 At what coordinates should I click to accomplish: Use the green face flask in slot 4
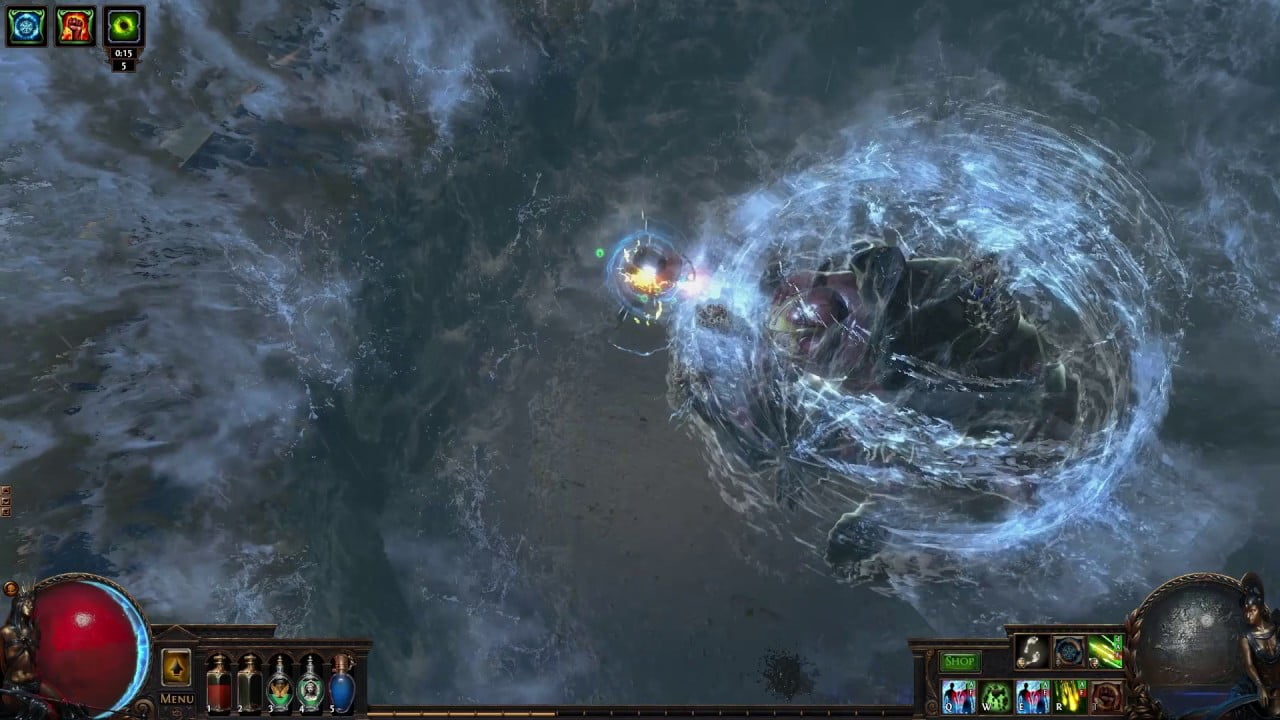coord(311,683)
